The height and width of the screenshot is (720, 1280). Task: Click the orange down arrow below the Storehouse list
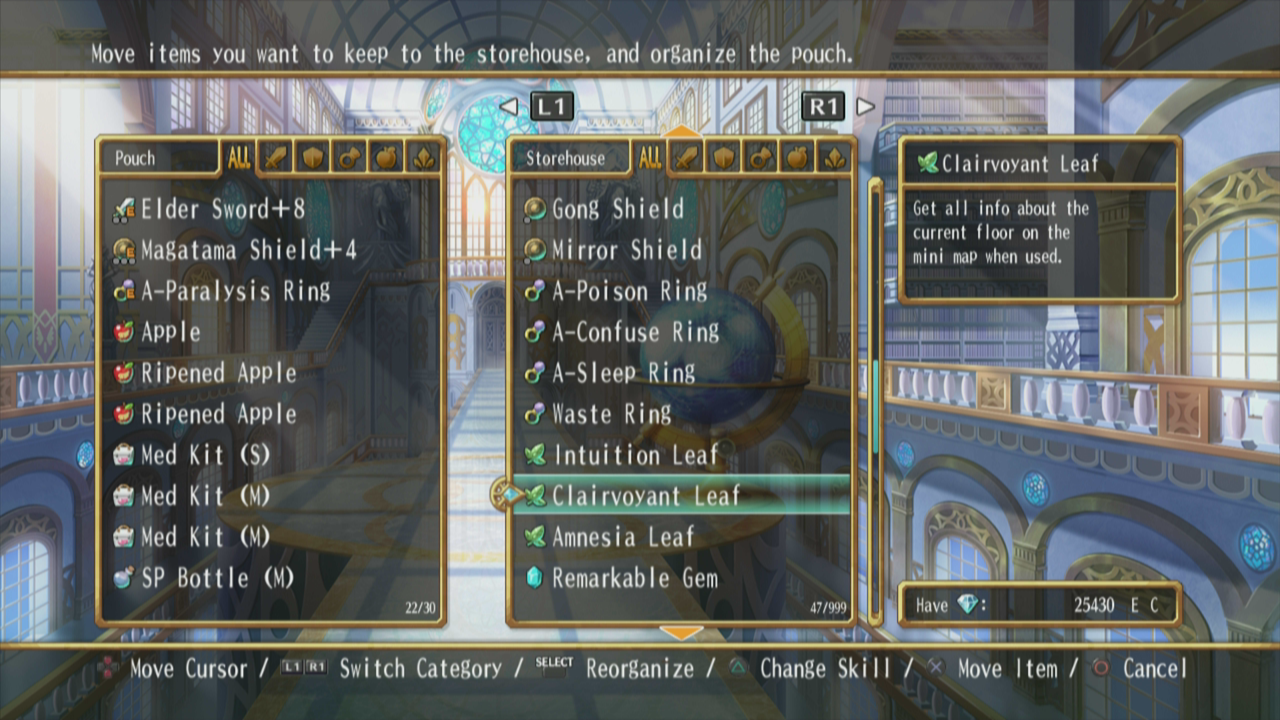click(682, 632)
